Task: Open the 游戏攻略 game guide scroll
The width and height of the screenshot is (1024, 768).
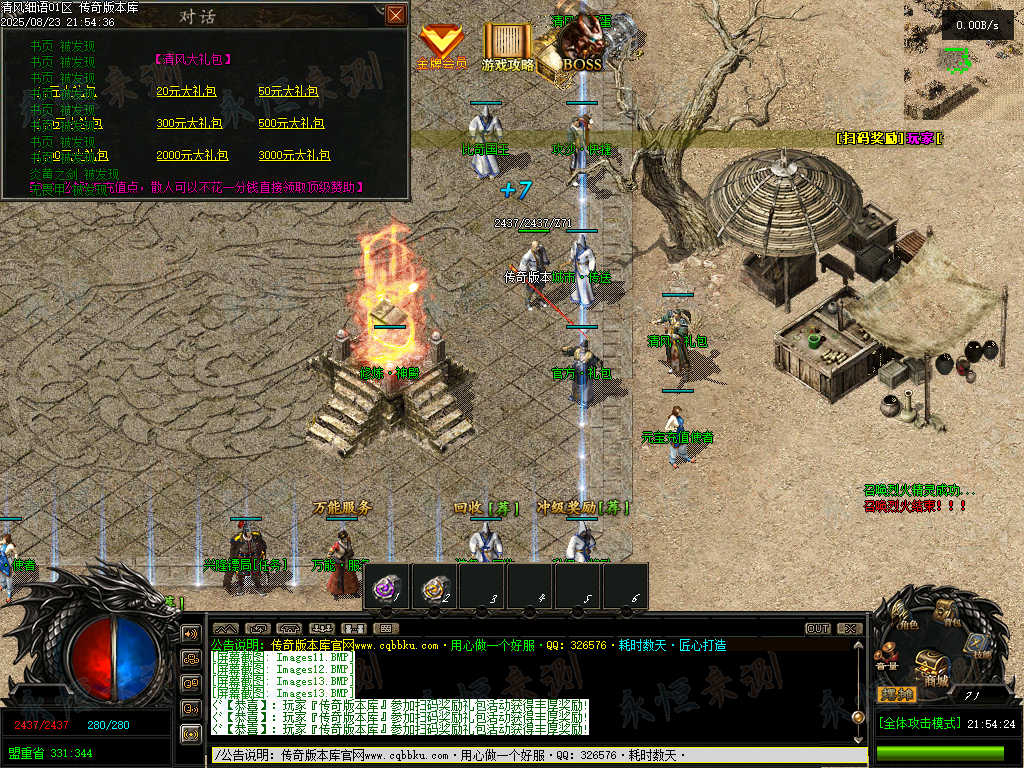Action: coord(508,47)
